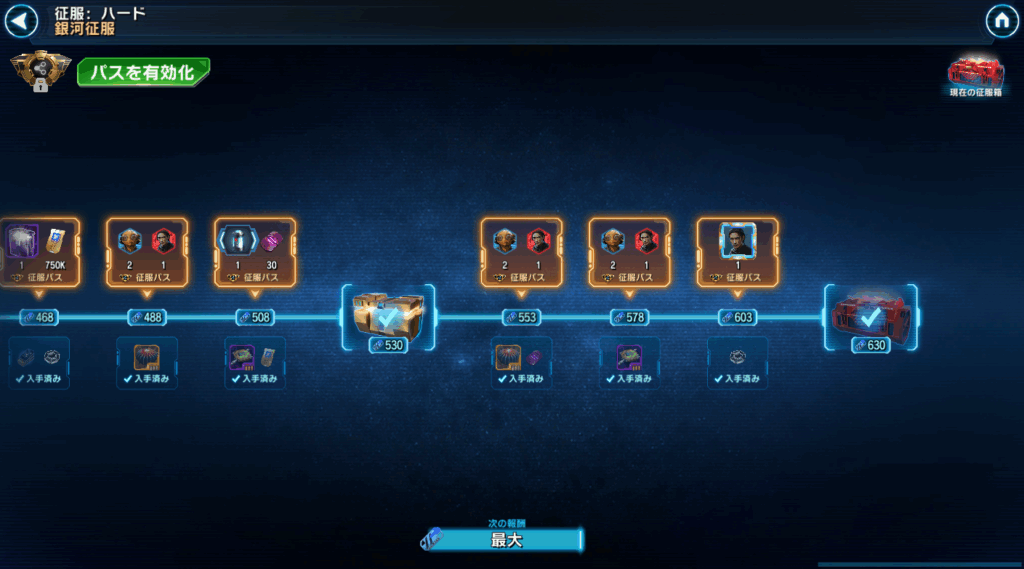Viewport: 1024px width, 569px height.
Task: Activate the pass with パスを有効化
Action: pos(143,72)
